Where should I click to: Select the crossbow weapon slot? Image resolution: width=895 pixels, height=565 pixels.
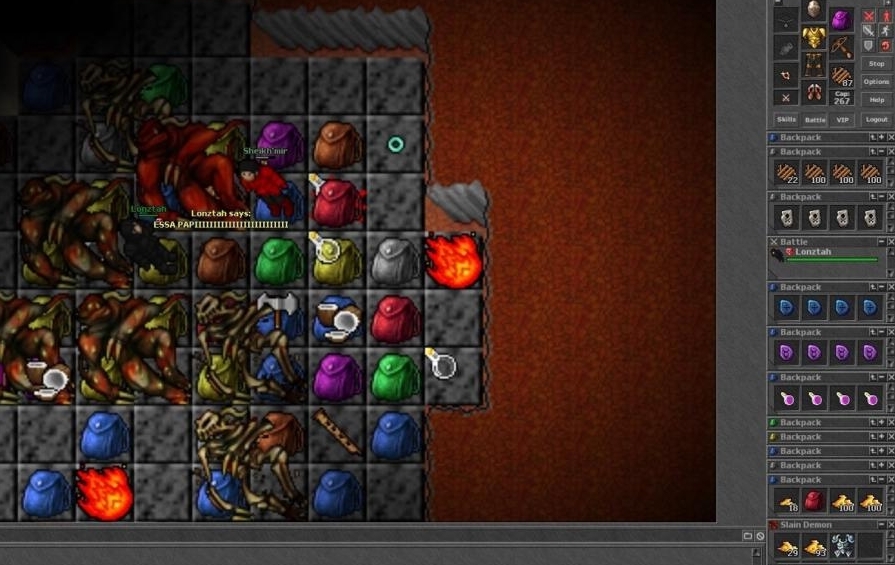(x=842, y=46)
